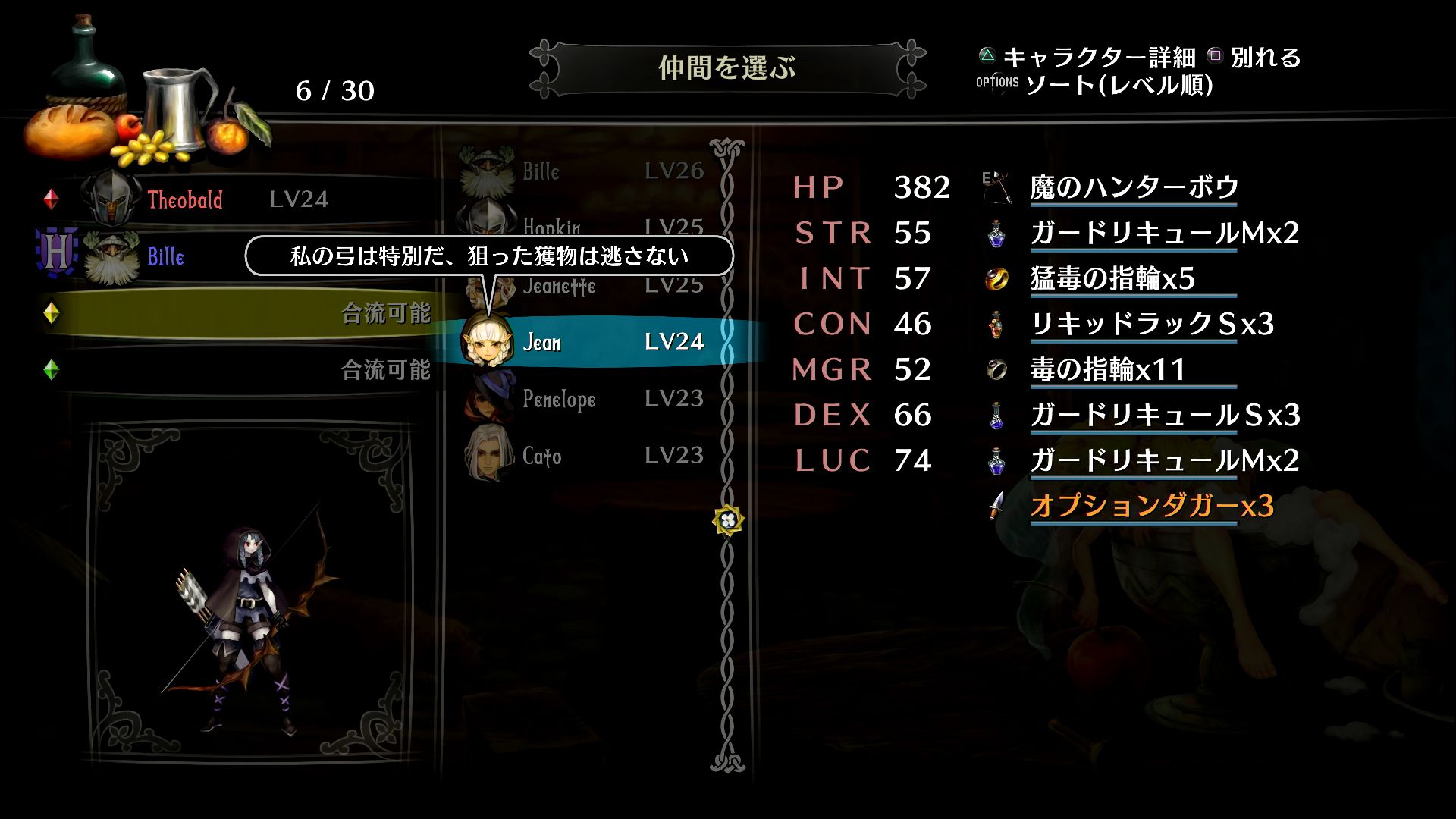This screenshot has height=819, width=1456.
Task: Click the オプションダガー dagger icon
Action: click(998, 507)
